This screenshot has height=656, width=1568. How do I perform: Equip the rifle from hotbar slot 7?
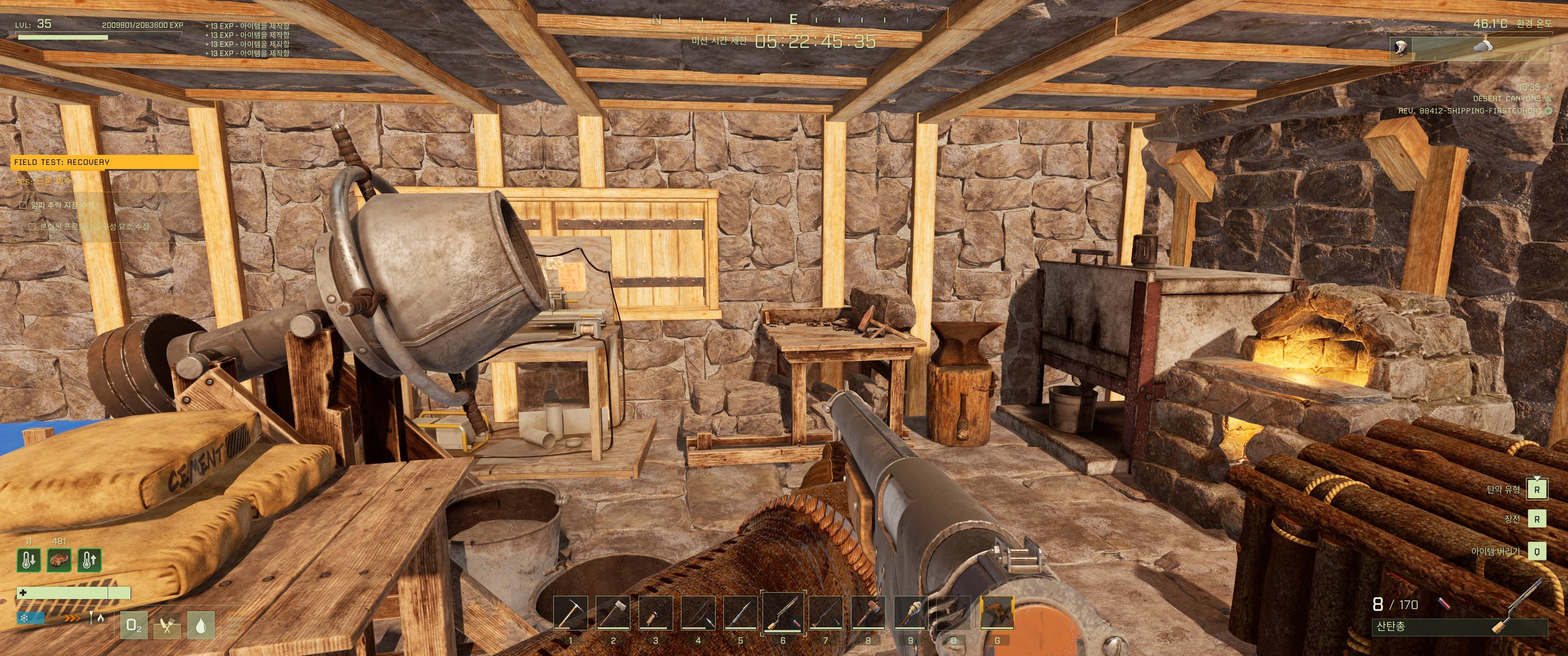[825, 613]
